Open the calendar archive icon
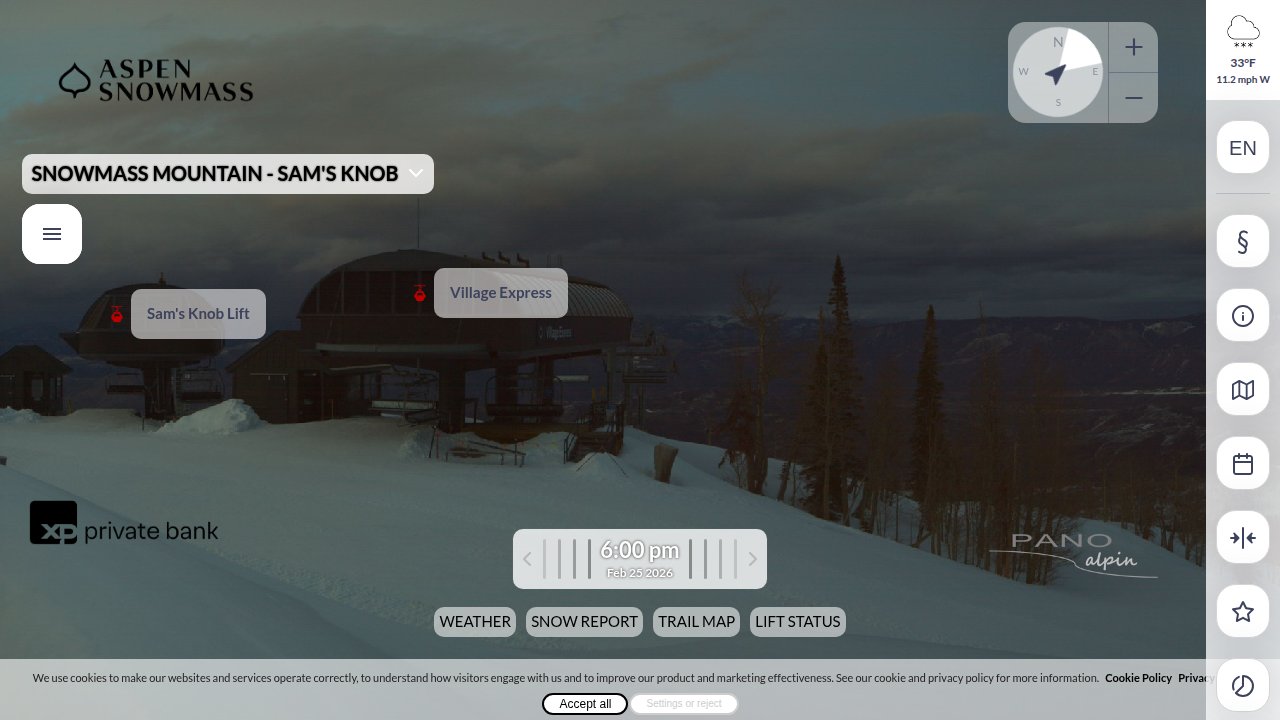The width and height of the screenshot is (1280, 720). pos(1243,464)
